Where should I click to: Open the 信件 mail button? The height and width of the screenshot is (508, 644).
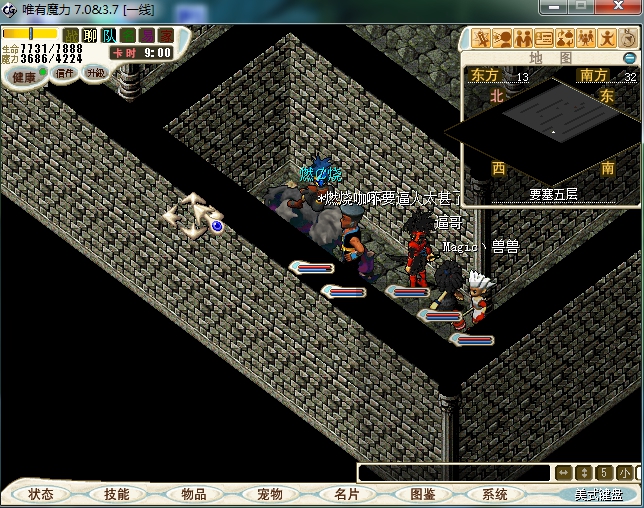[x=65, y=73]
